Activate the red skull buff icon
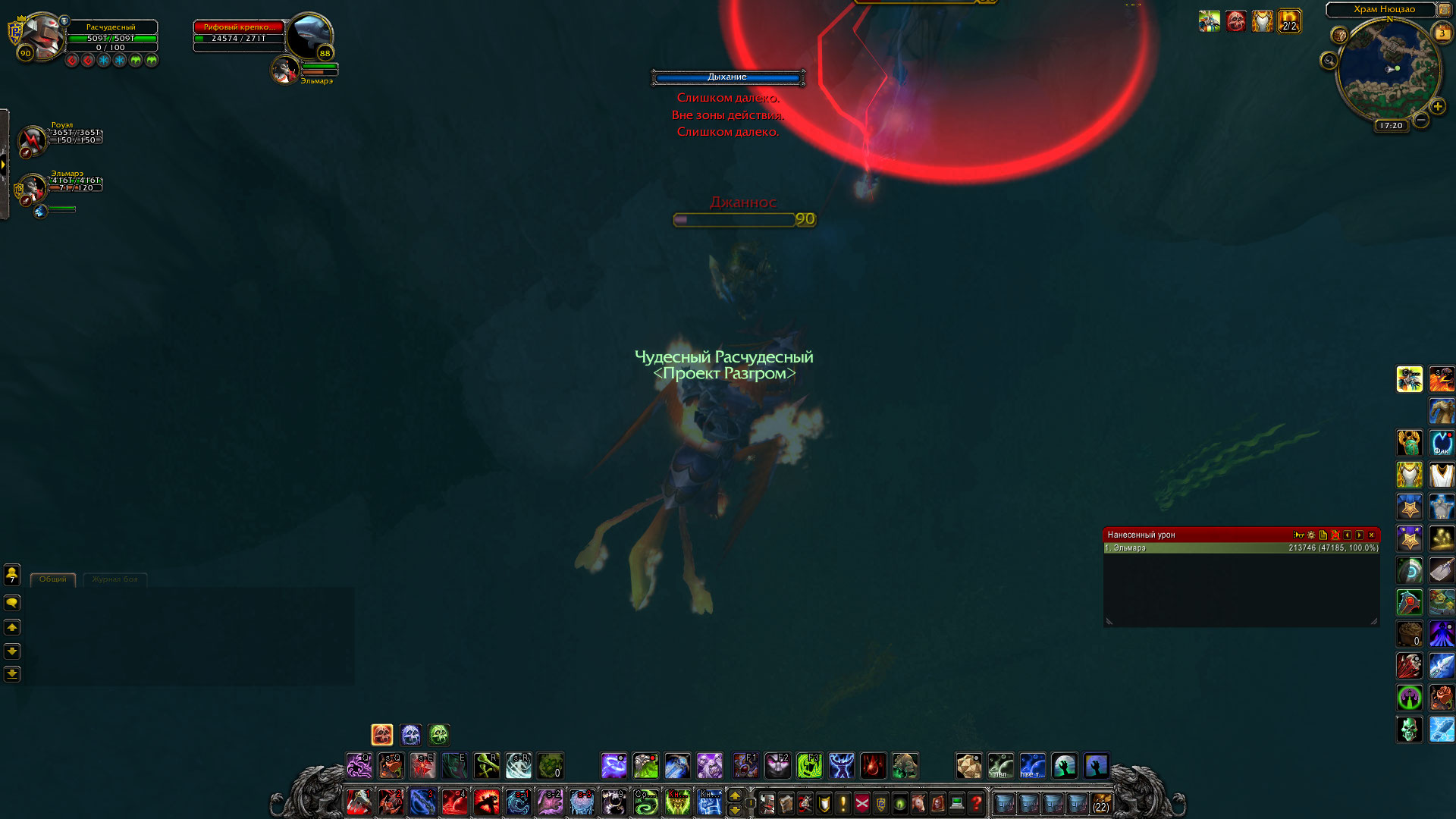Screen dimensions: 1456x819 1235,21
